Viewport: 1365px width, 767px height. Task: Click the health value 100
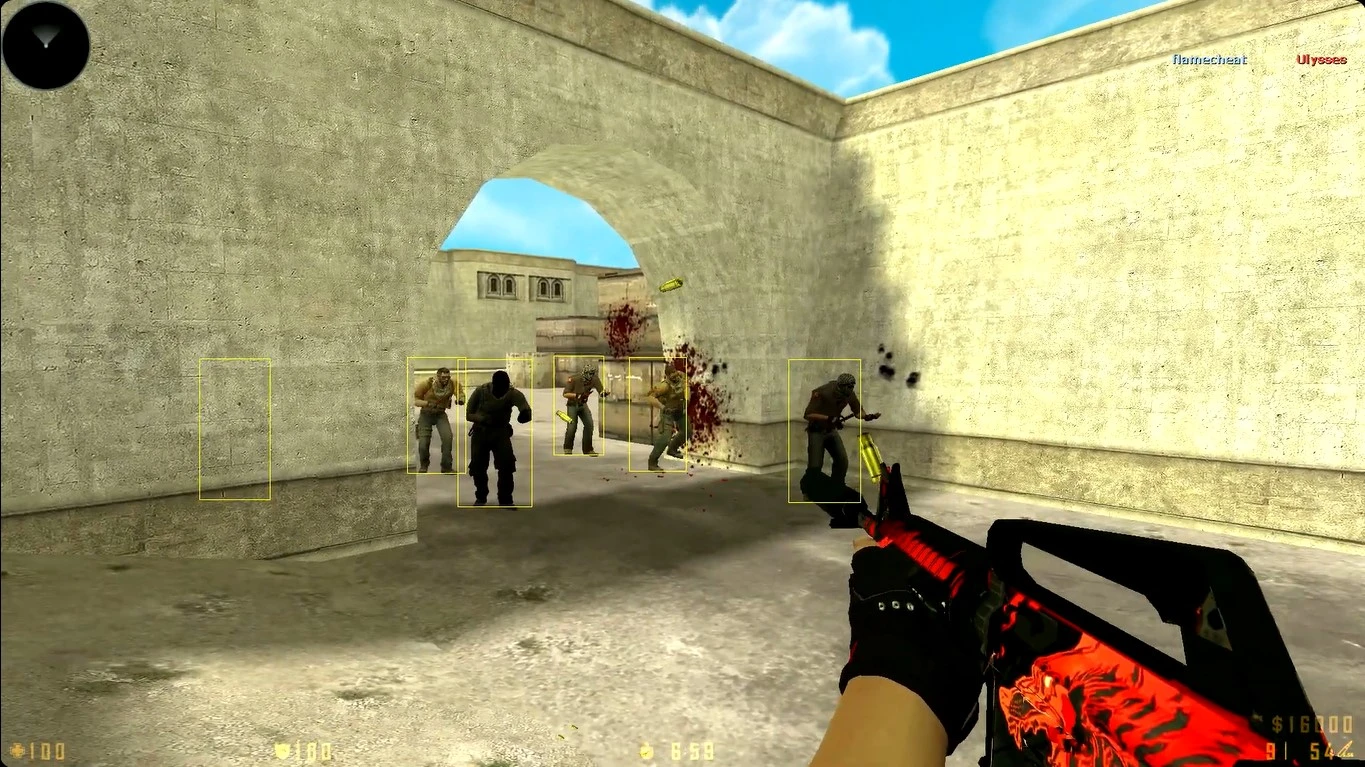tap(45, 751)
